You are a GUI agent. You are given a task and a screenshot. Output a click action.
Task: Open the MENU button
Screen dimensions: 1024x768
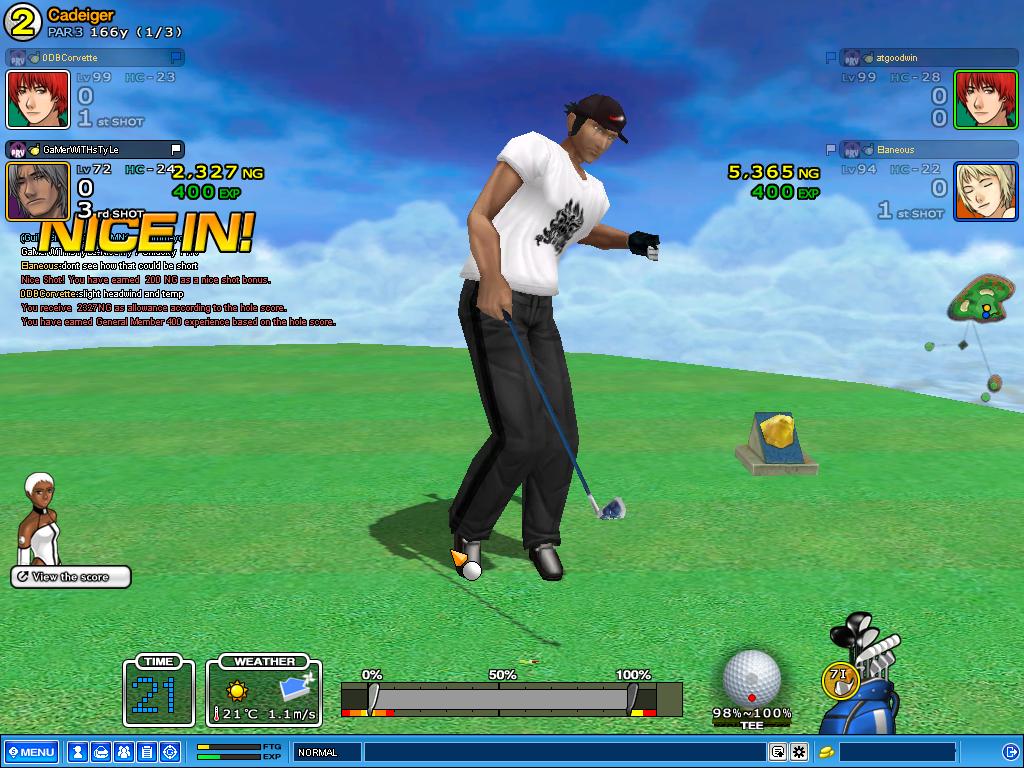coord(31,752)
